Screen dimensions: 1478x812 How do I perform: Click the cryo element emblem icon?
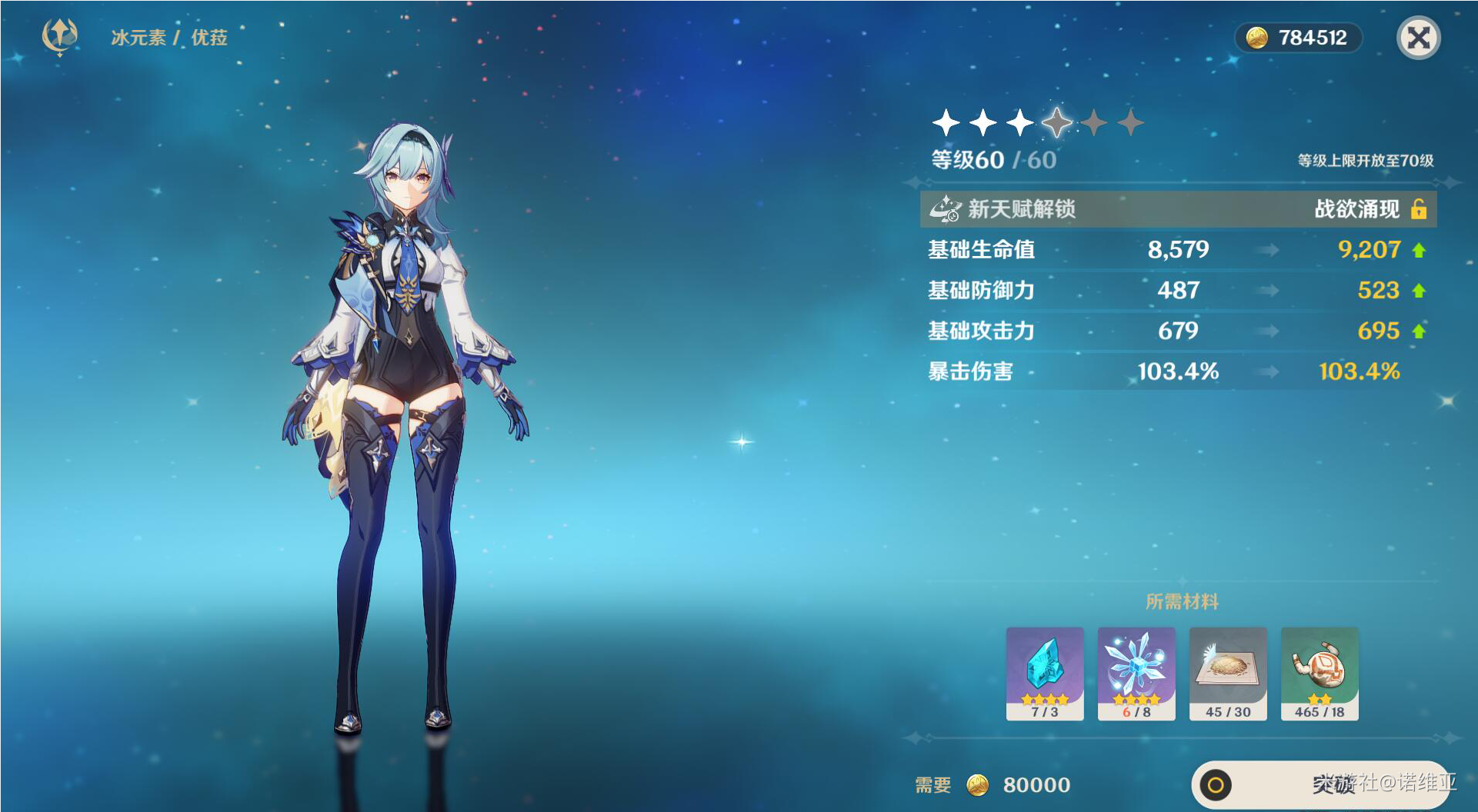59,36
